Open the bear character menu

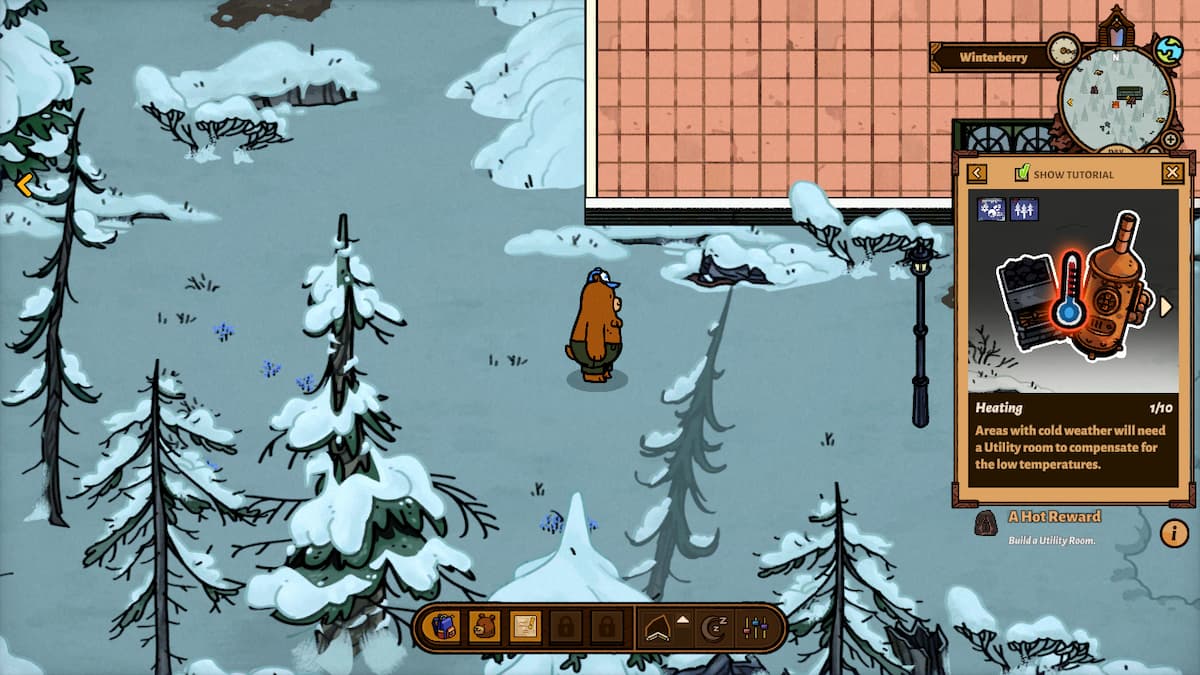click(x=485, y=627)
